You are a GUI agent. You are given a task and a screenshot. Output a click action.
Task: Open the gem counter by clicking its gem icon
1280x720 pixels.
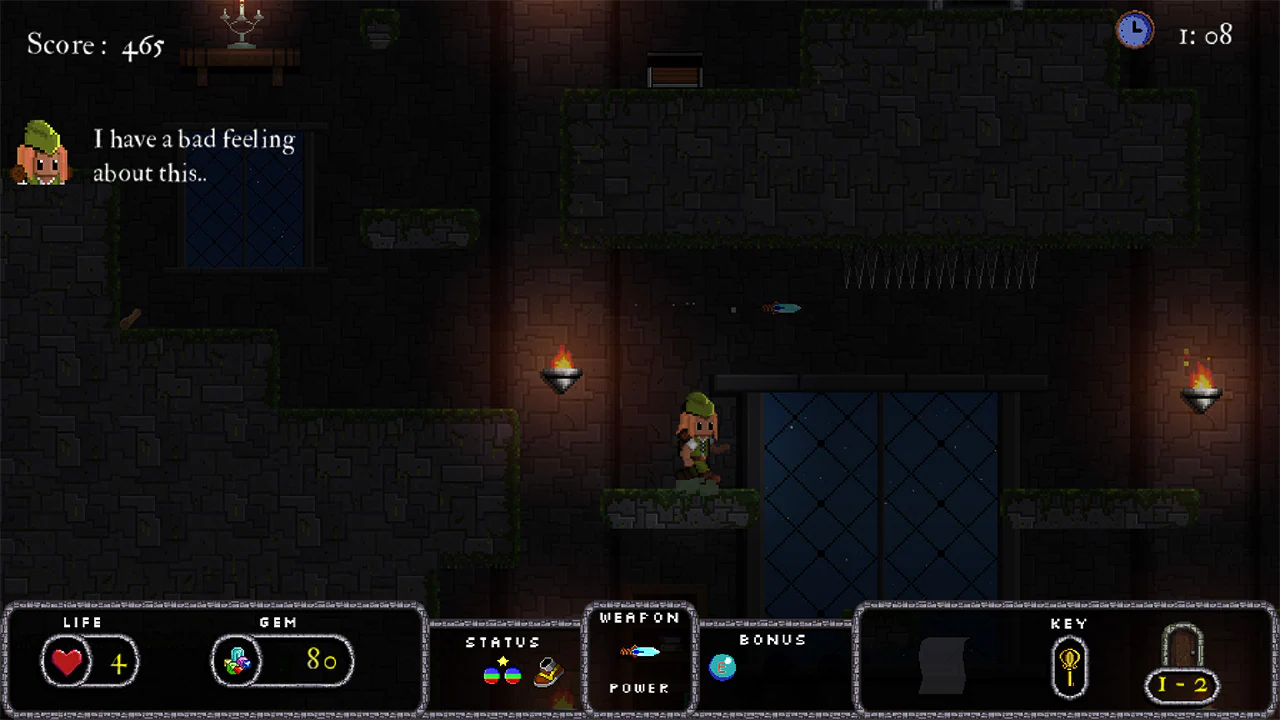237,661
